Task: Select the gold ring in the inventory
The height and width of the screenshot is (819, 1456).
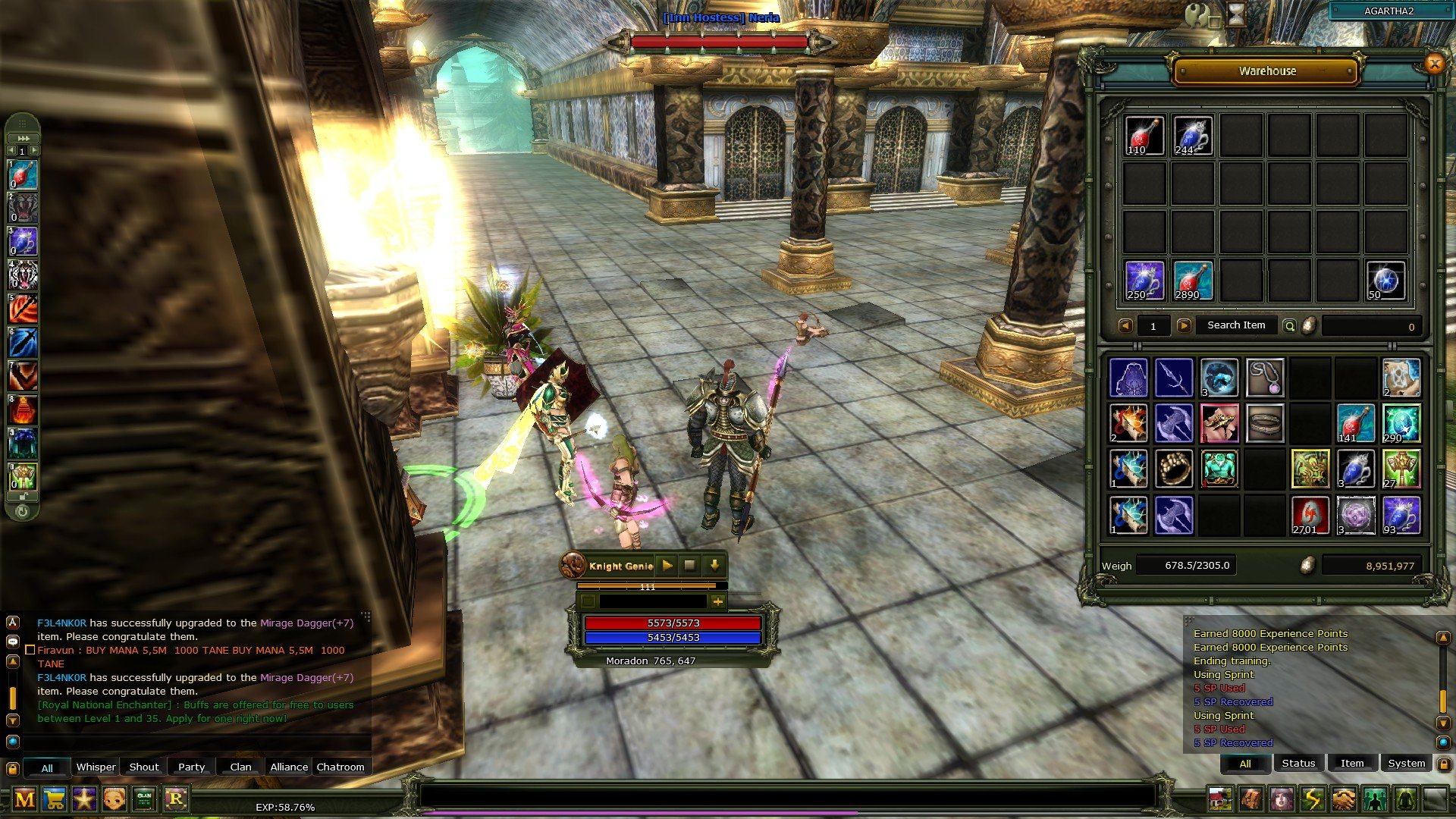Action: [1174, 469]
